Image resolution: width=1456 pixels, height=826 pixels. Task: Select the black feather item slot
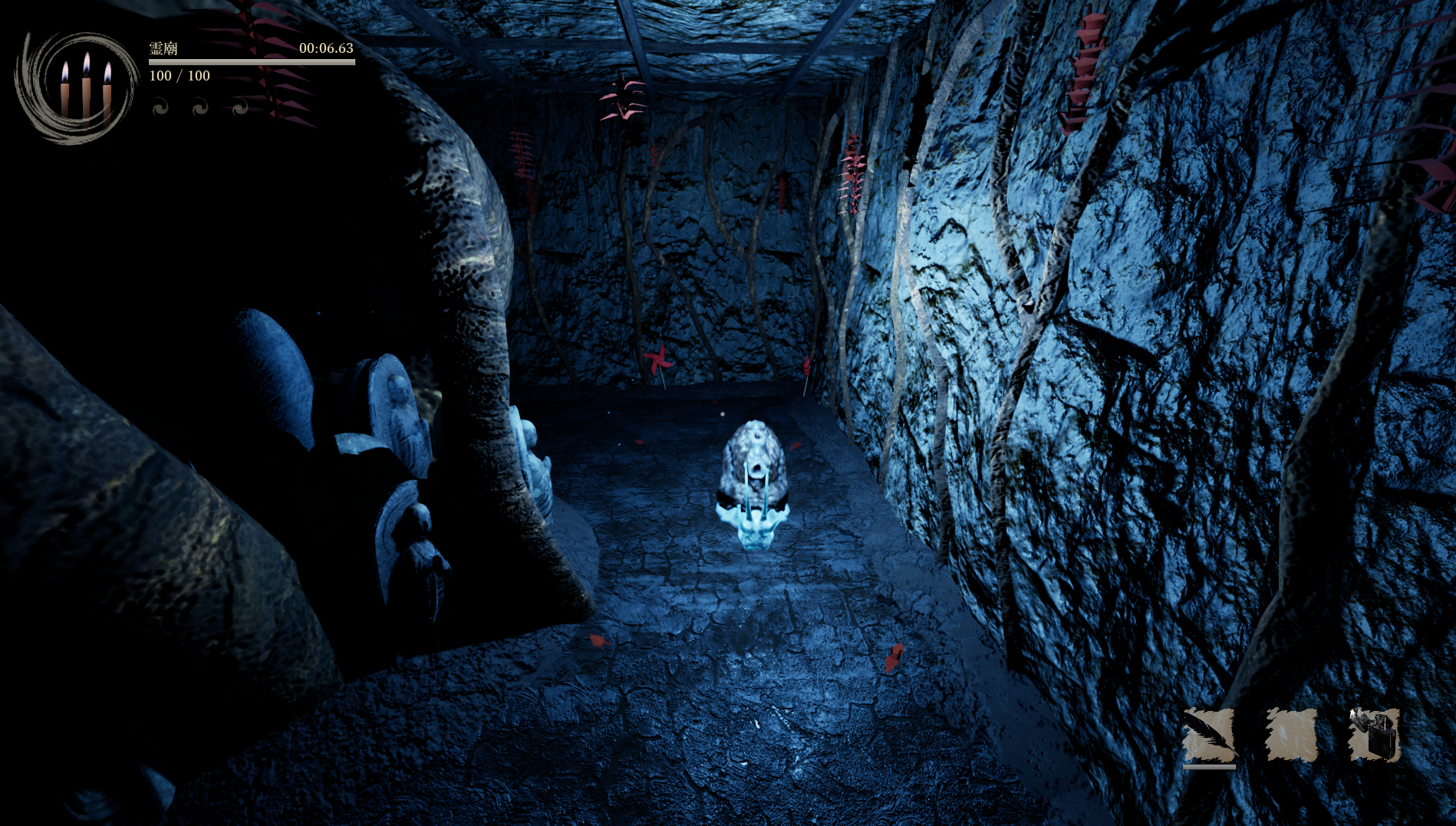point(1209,735)
